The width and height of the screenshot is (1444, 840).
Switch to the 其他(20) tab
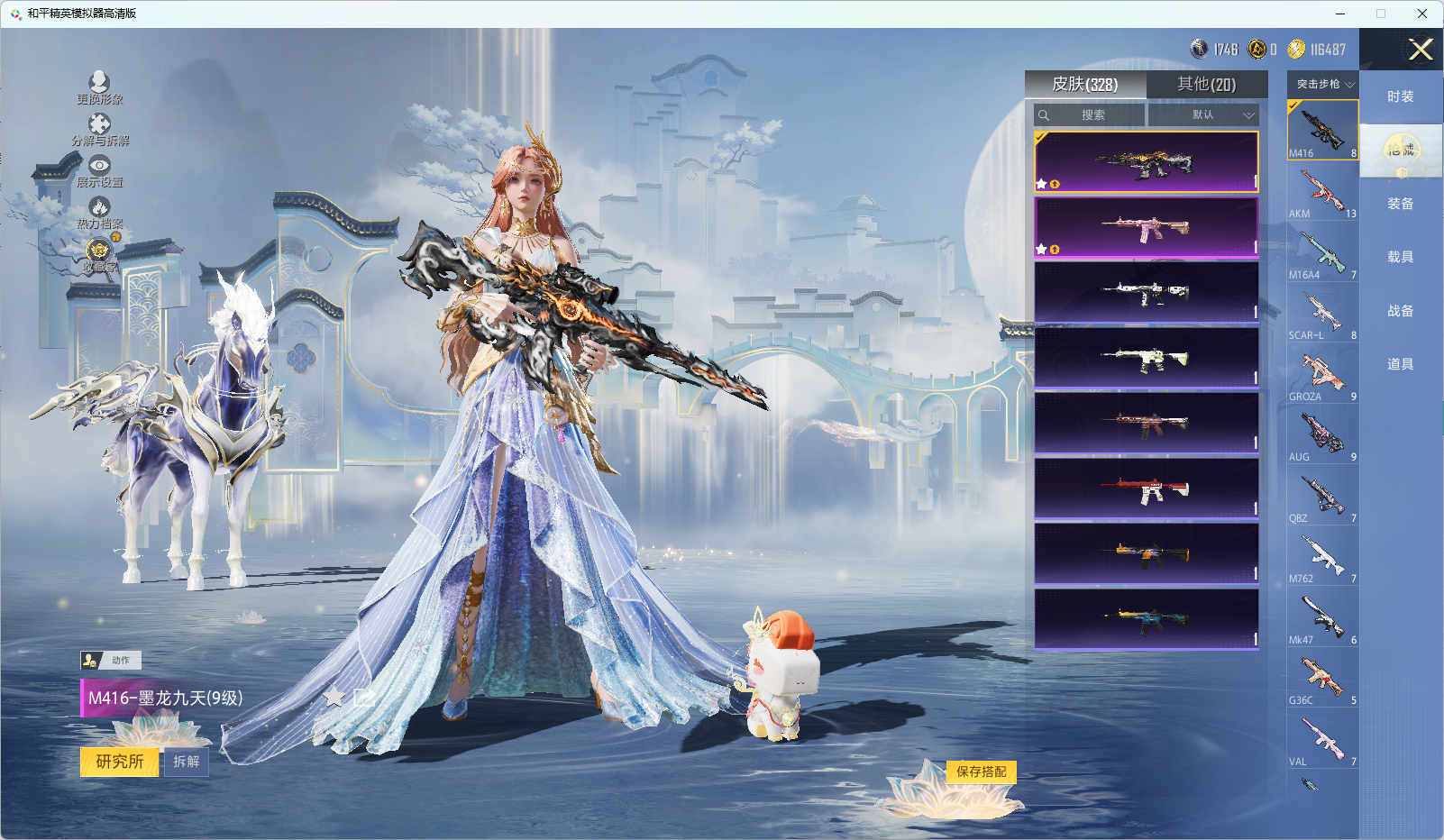[1206, 85]
